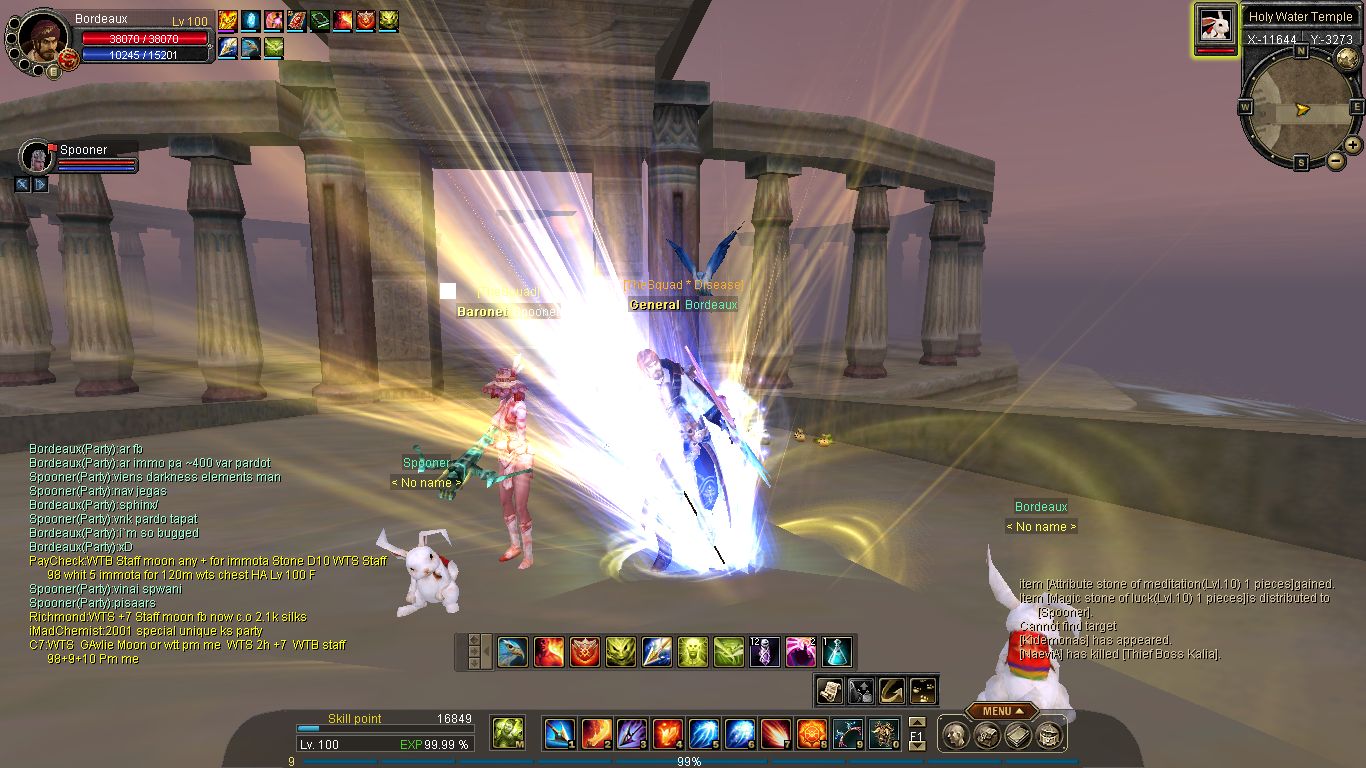This screenshot has height=768, width=1366.
Task: Open the world map globe icon
Action: [x=1346, y=57]
